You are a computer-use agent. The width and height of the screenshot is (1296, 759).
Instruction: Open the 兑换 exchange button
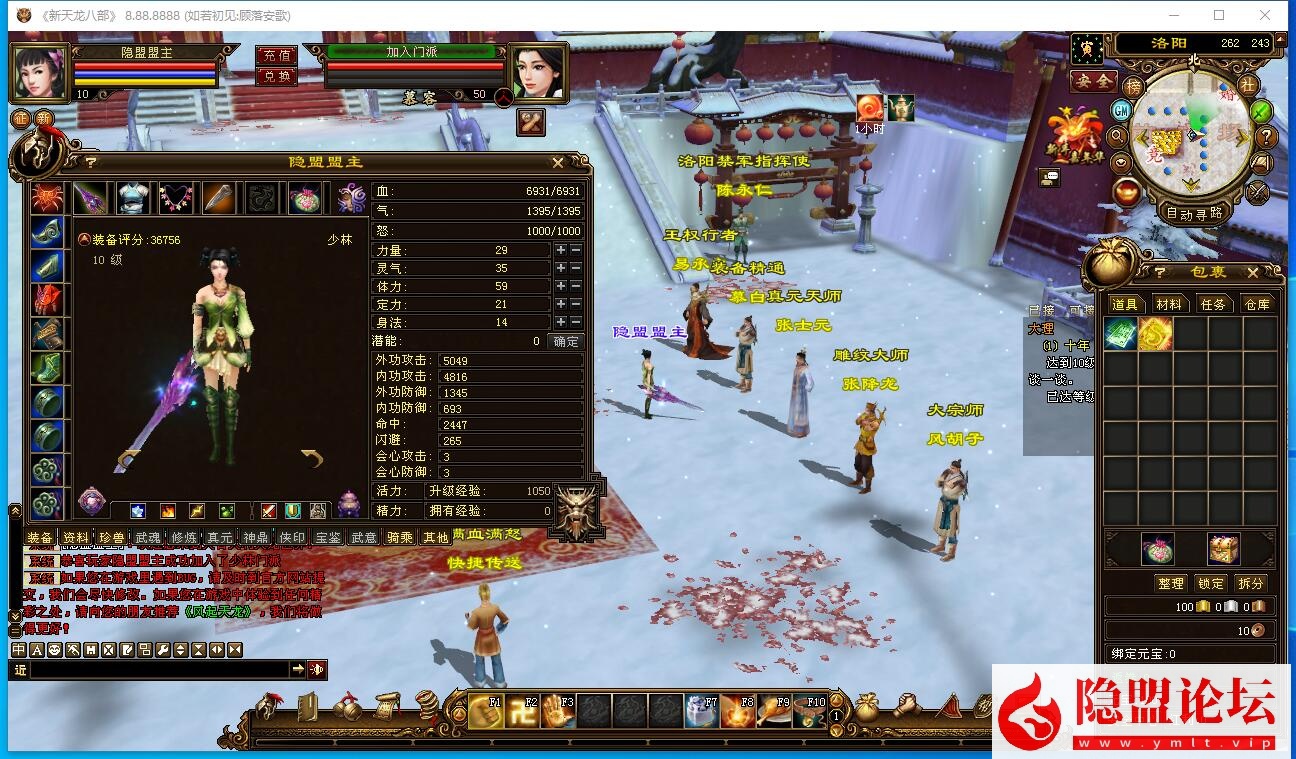point(276,76)
